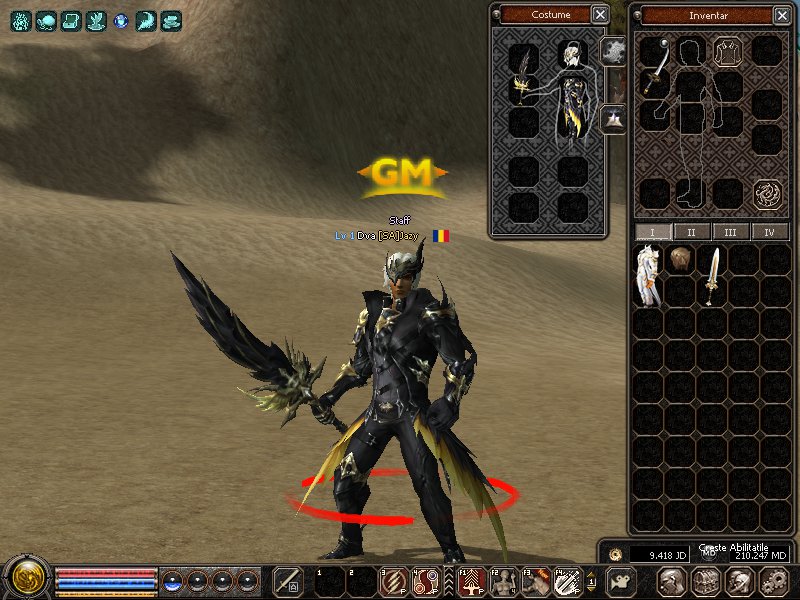Select inventory tab IV
Image resolution: width=800 pixels, height=600 pixels.
click(x=769, y=232)
